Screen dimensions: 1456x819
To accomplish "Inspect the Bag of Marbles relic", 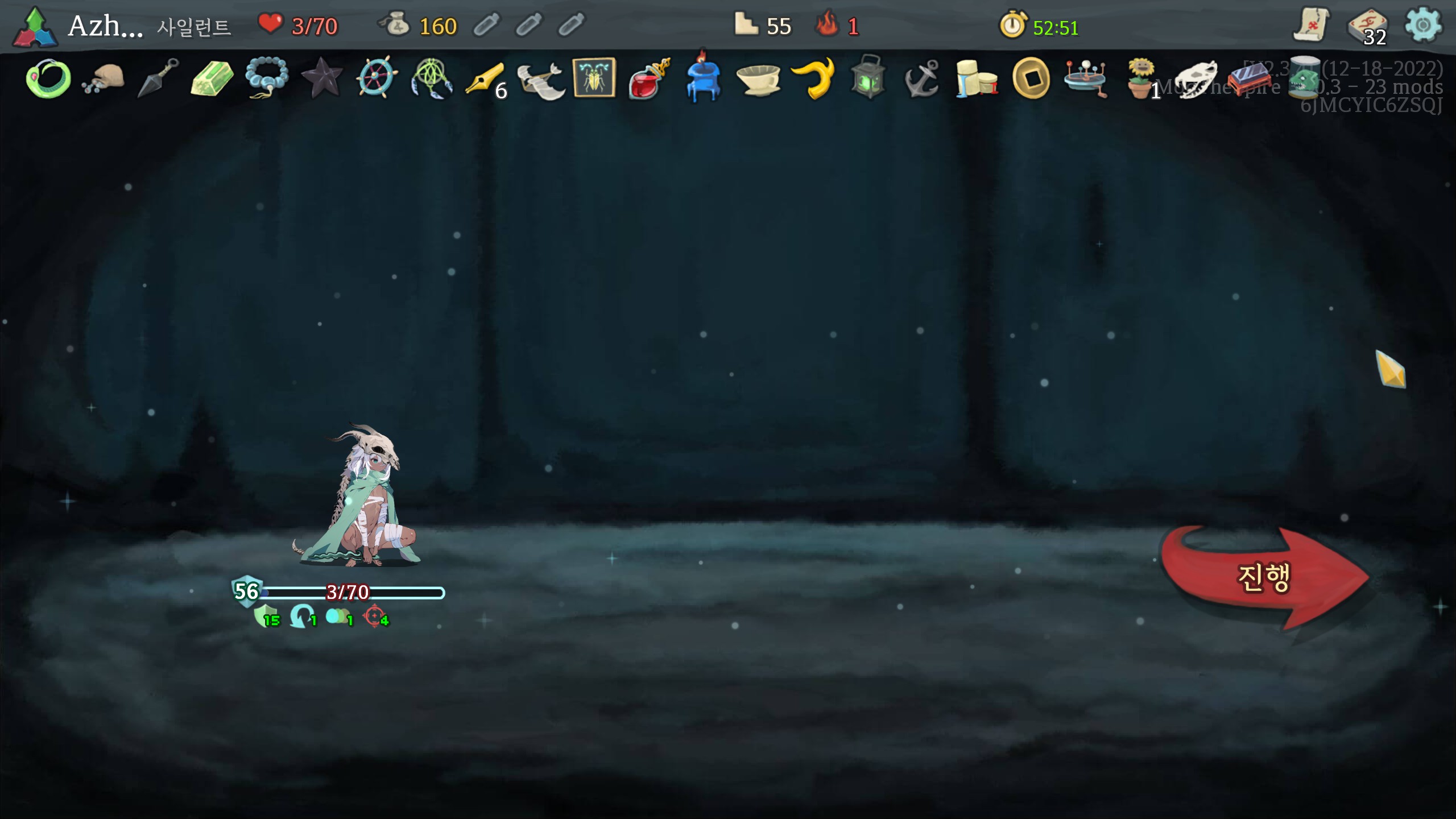I will click(x=103, y=78).
